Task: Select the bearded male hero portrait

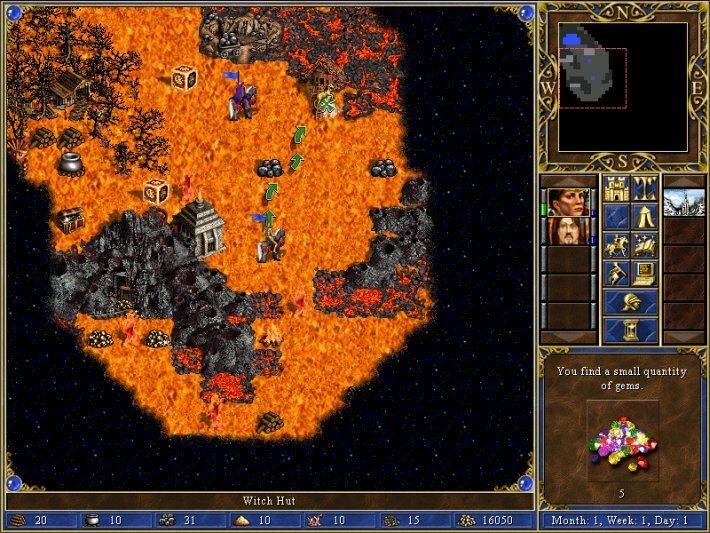Action: (565, 231)
